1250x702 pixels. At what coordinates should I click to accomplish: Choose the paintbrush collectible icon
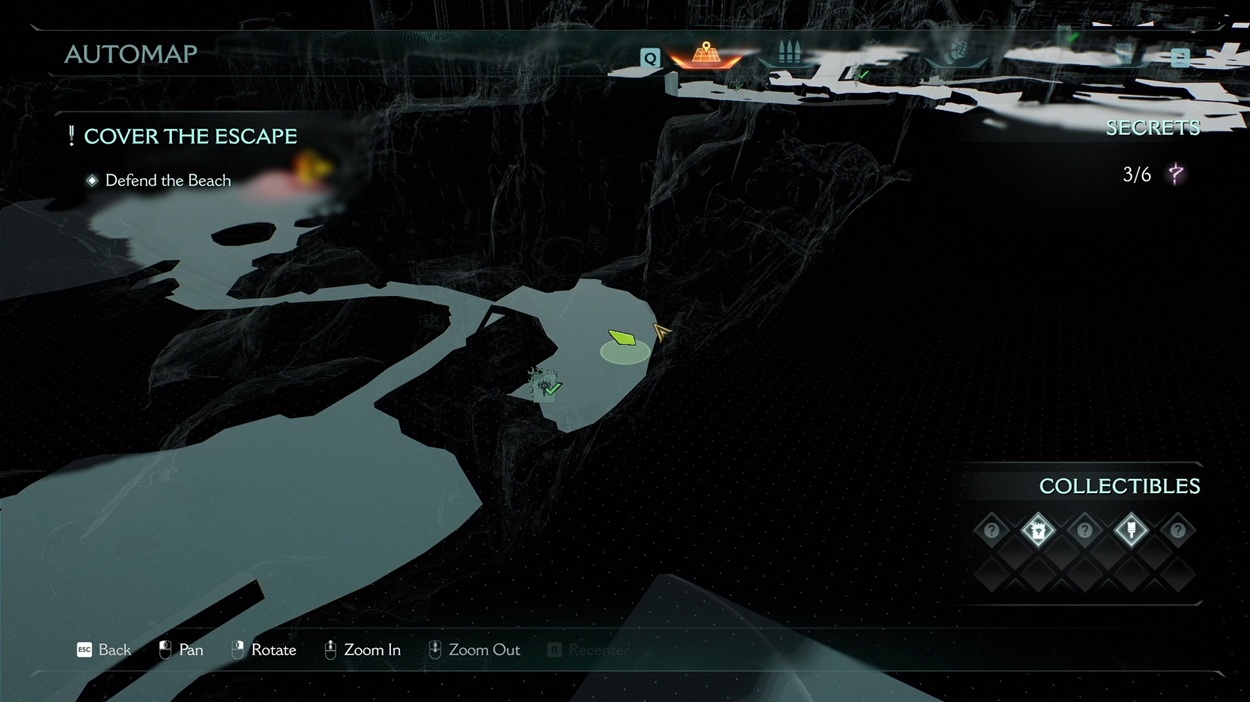[1131, 531]
